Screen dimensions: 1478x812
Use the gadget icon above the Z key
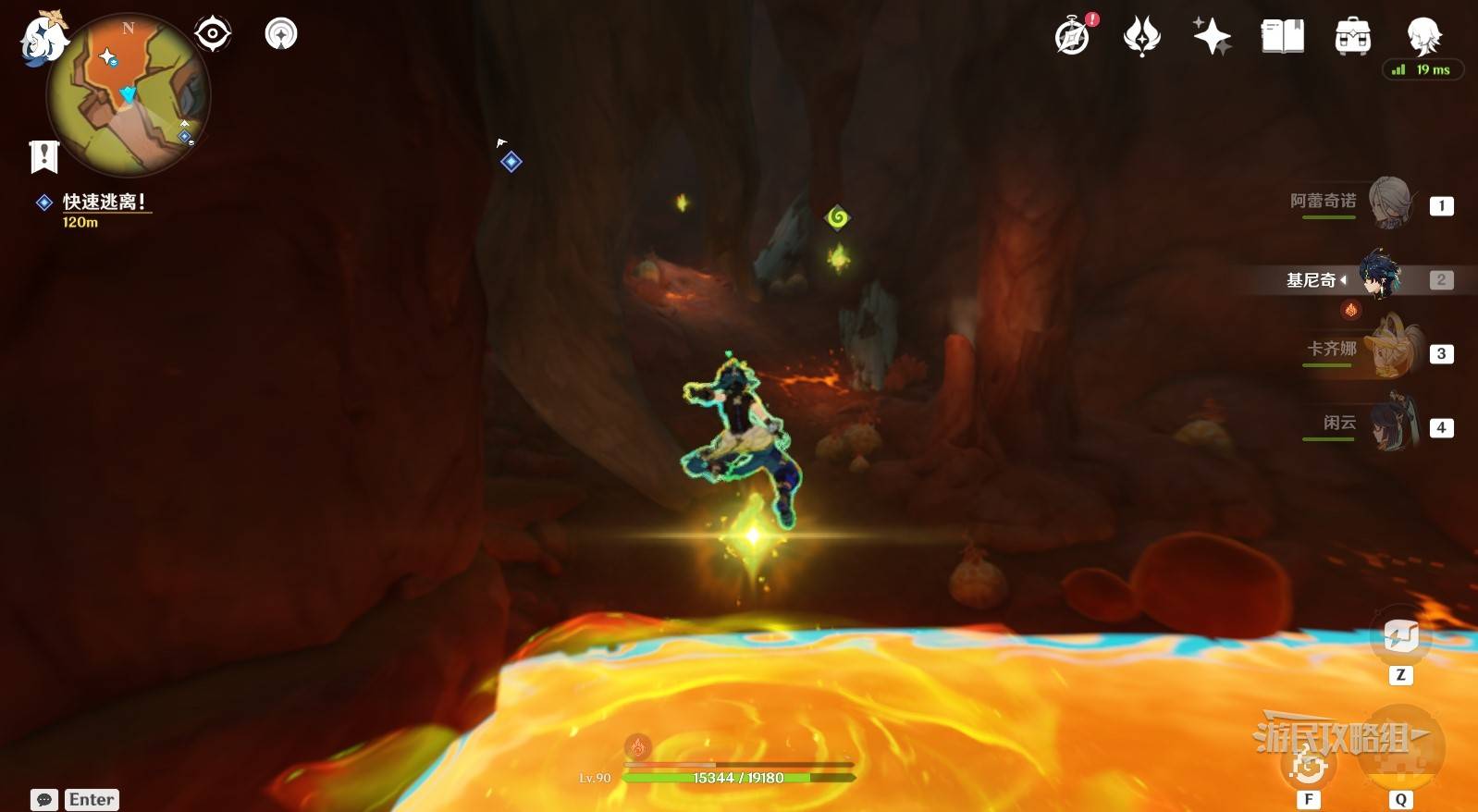[1400, 636]
